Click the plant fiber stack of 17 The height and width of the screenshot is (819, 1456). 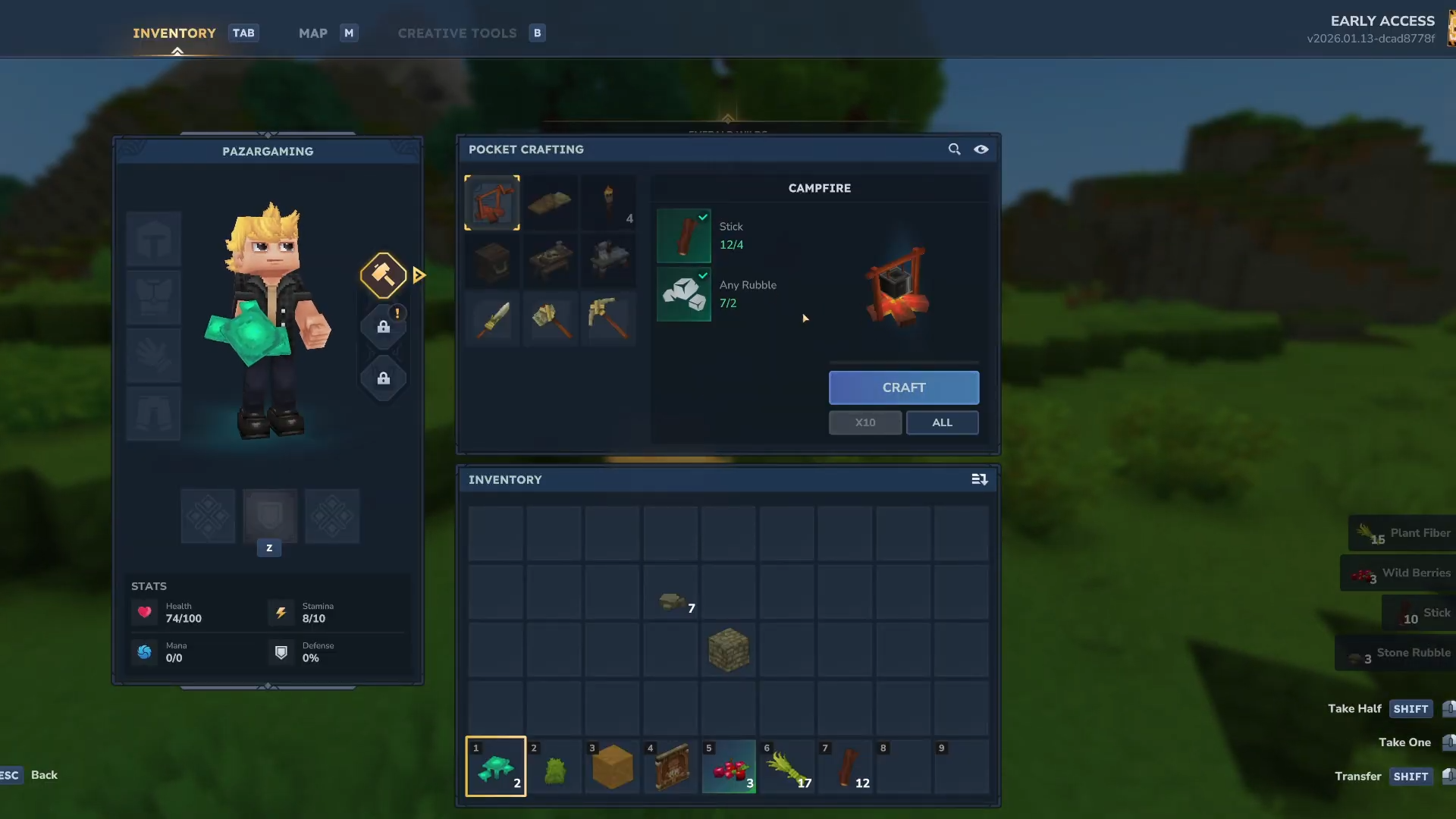[787, 767]
